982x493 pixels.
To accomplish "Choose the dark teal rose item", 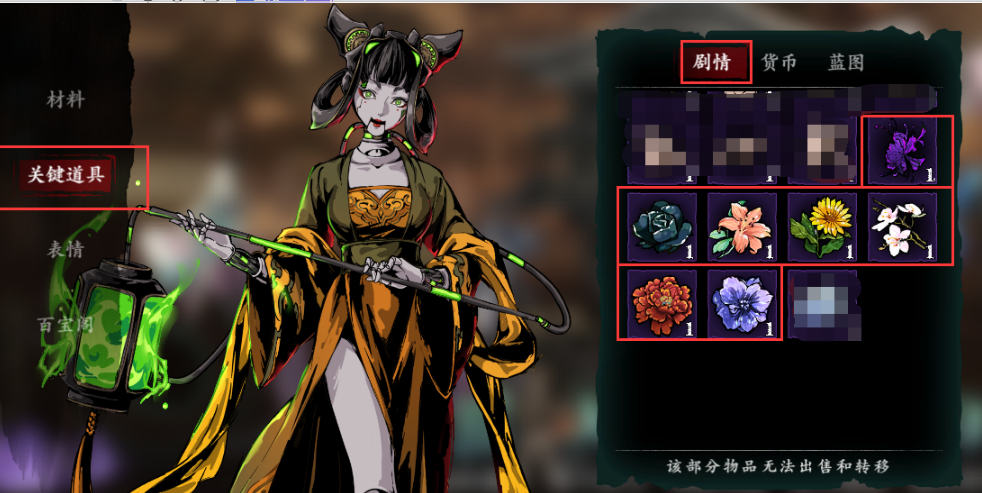I will (661, 226).
